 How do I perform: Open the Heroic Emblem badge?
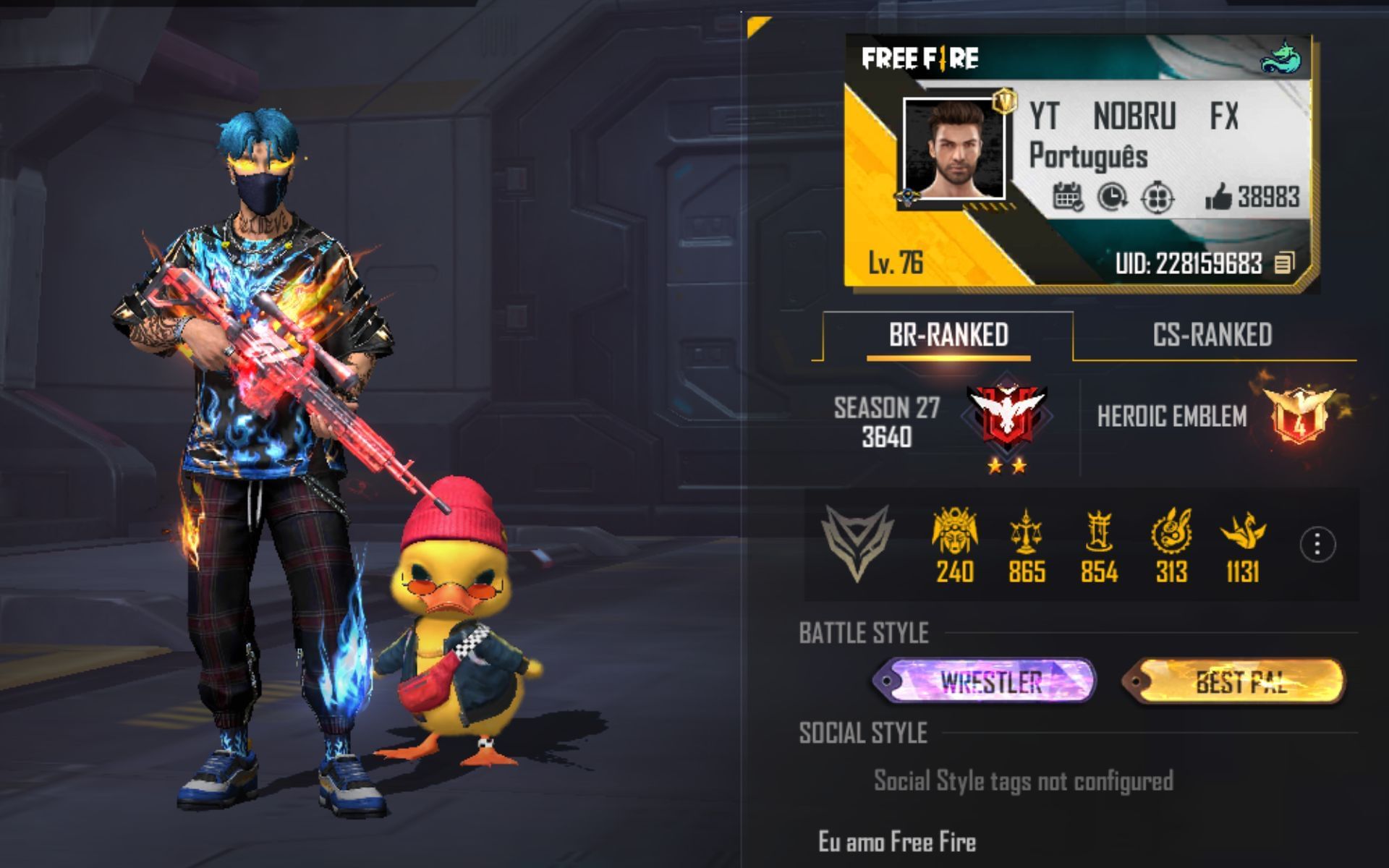(x=1299, y=416)
